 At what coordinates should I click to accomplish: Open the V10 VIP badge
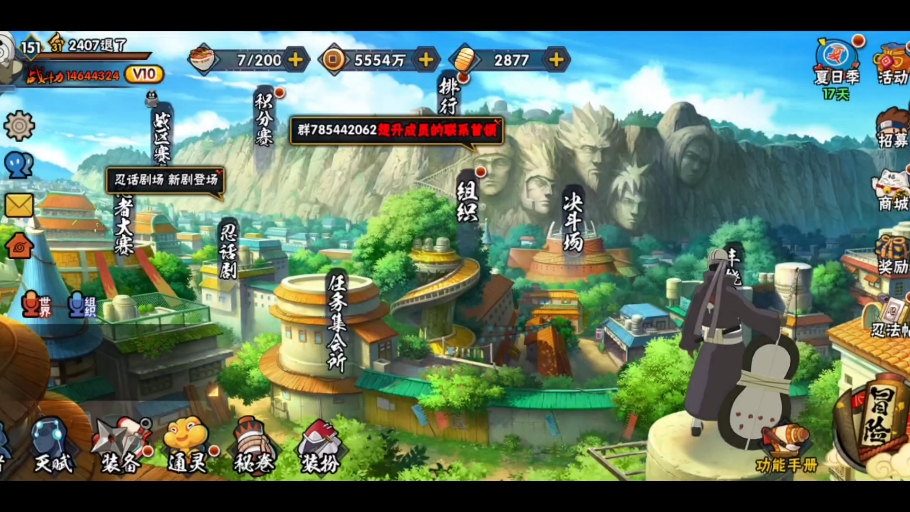click(145, 74)
